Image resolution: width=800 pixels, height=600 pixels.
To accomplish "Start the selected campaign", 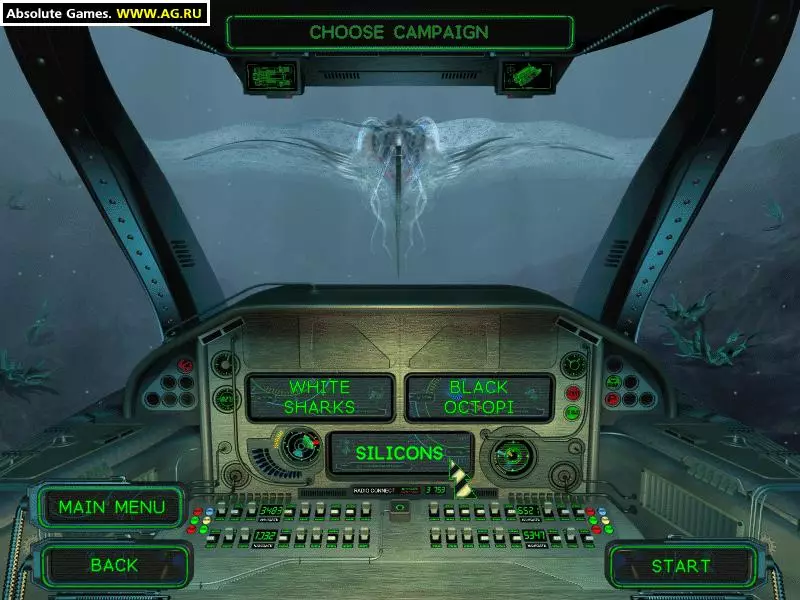I will pyautogui.click(x=681, y=566).
